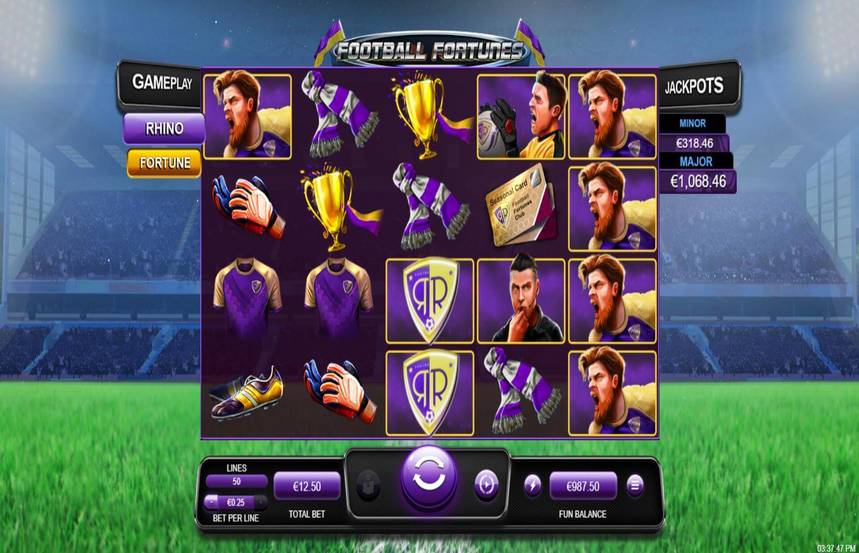Image resolution: width=859 pixels, height=553 pixels.
Task: Click the 50 lines selector
Action: [236, 482]
